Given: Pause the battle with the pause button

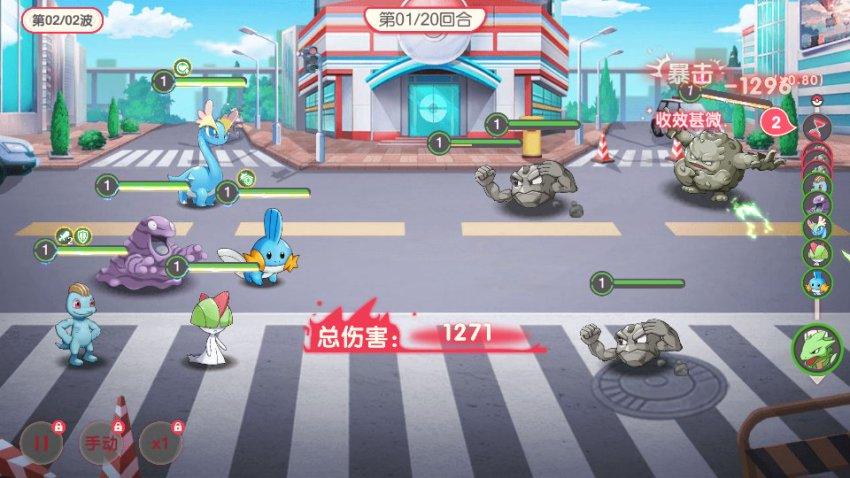Looking at the screenshot, I should point(41,442).
